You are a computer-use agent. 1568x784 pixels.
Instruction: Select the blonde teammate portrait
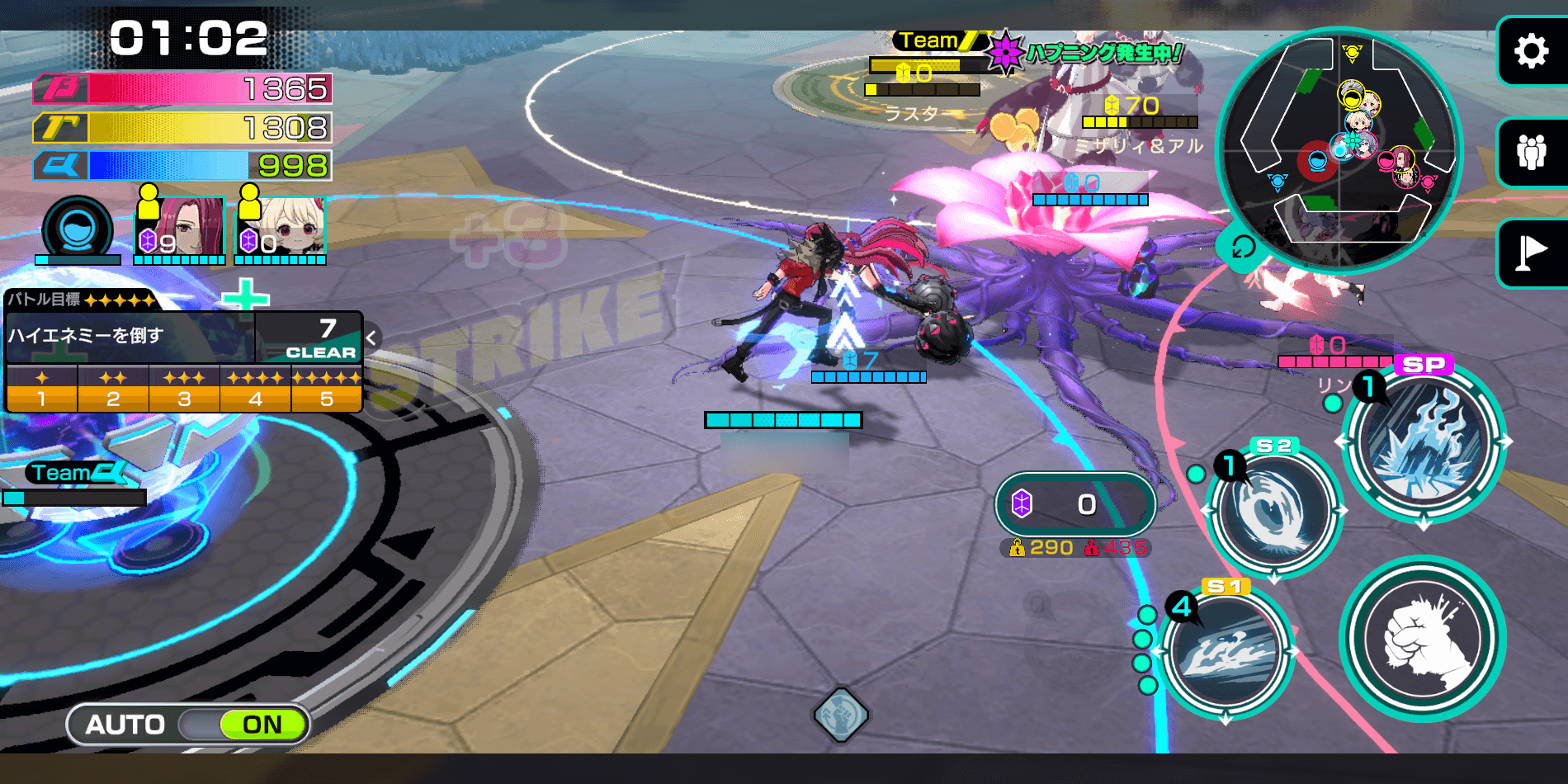click(x=281, y=227)
